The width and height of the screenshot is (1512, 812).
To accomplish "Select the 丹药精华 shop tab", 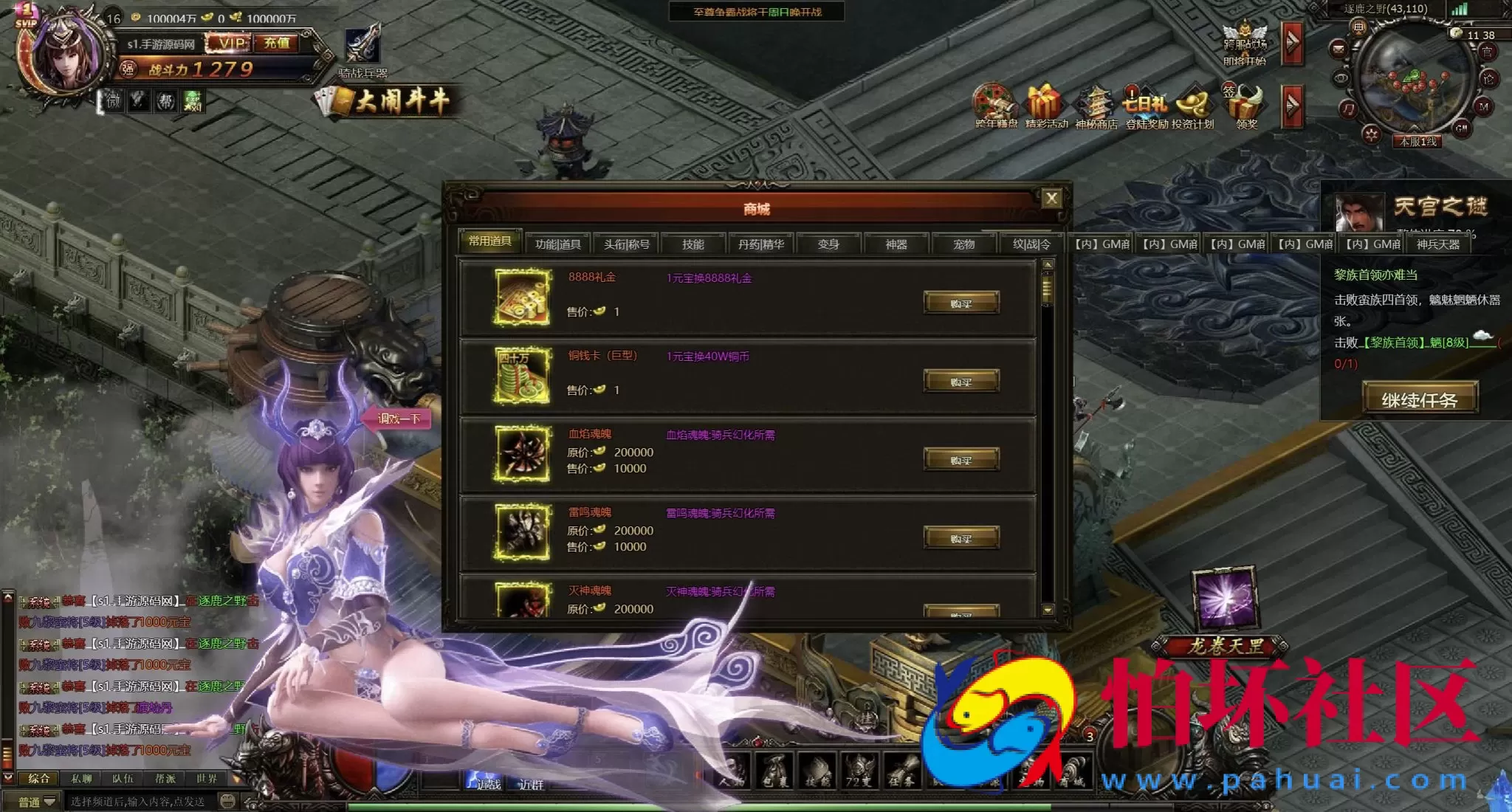I will pyautogui.click(x=761, y=244).
